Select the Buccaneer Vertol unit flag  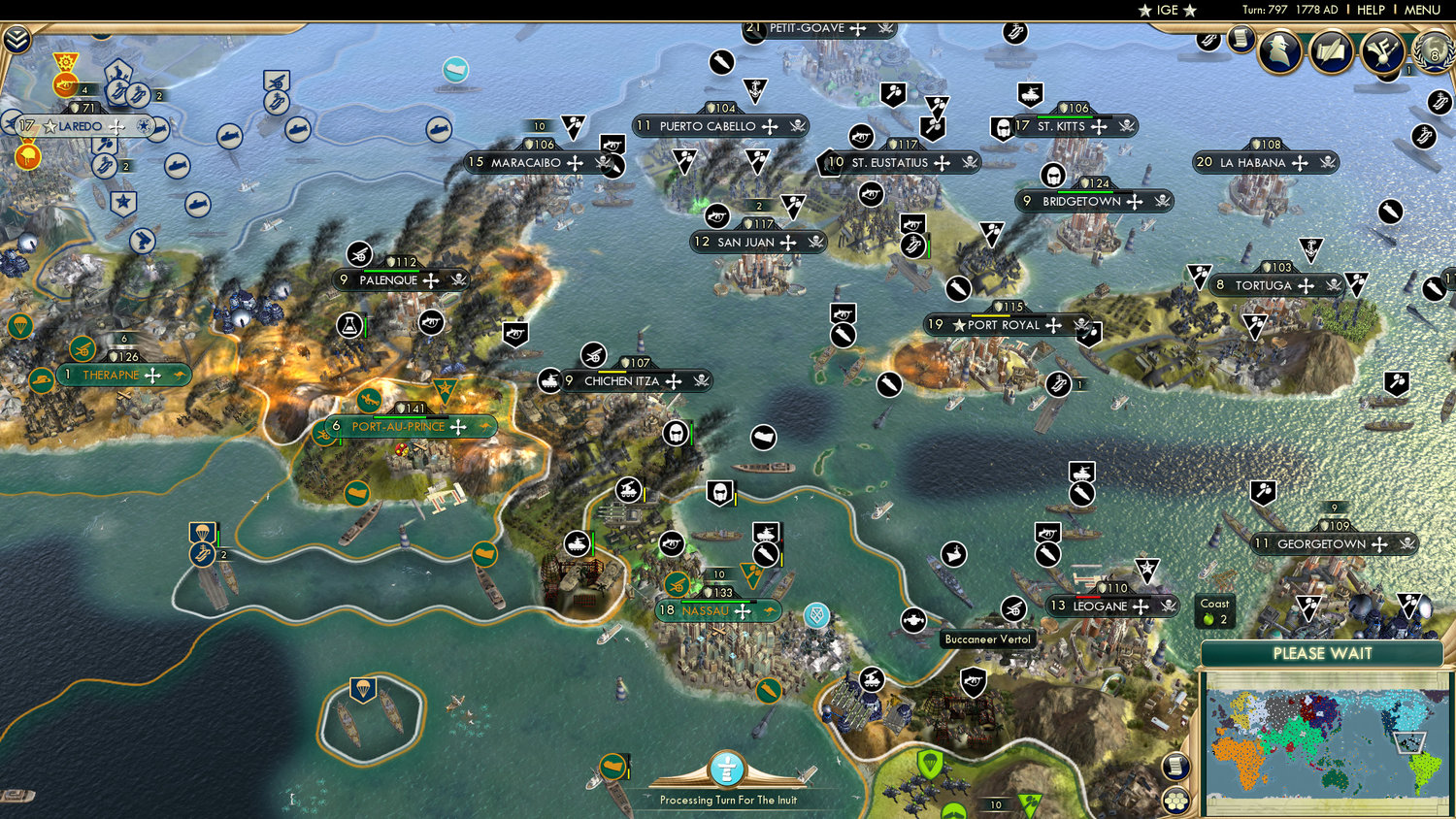[1013, 609]
